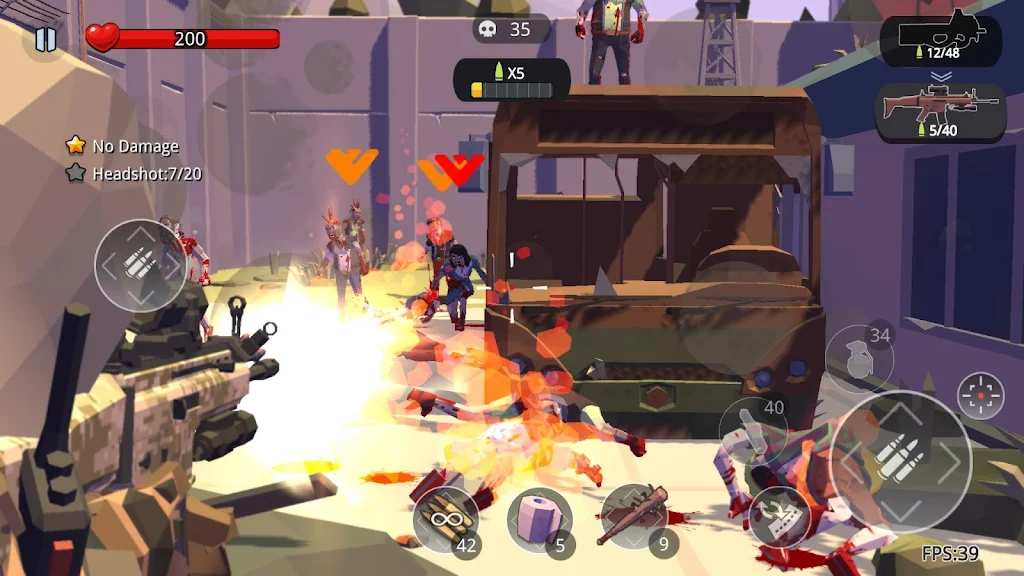
Task: Toggle the red crosshair aim button
Action: (980, 396)
